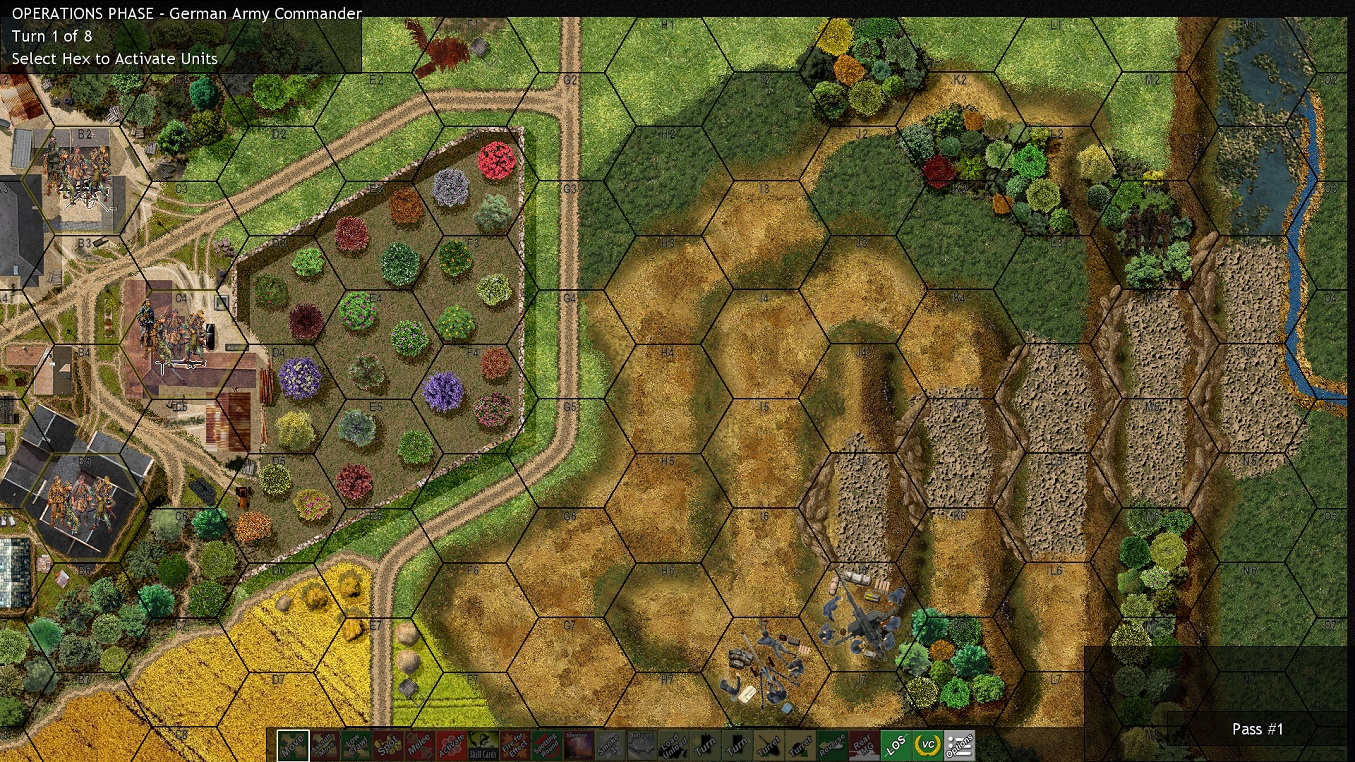Toggle the LOS line of sight display
The height and width of the screenshot is (762, 1355).
click(x=895, y=745)
